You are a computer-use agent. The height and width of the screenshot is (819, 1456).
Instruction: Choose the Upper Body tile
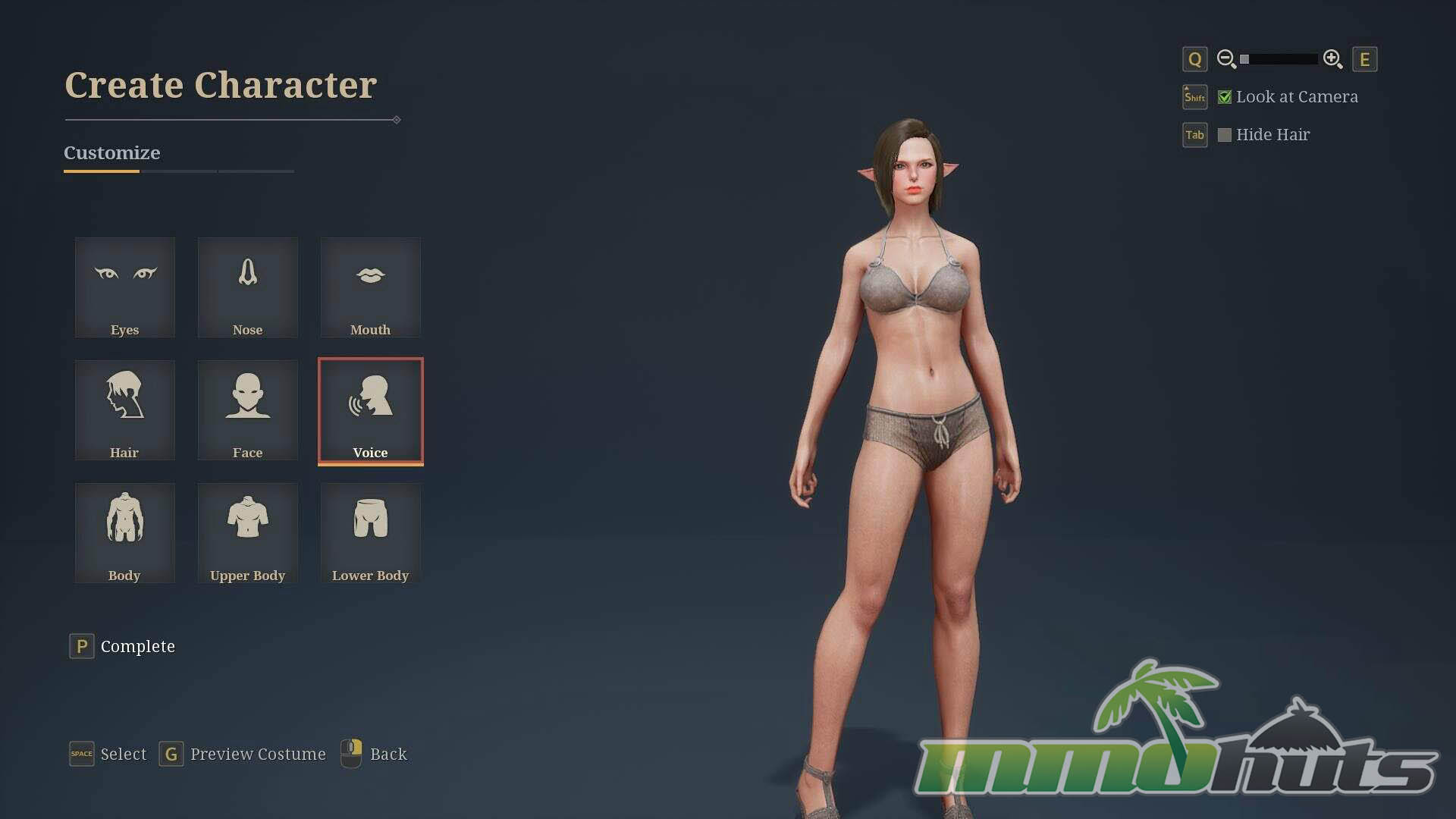coord(248,533)
